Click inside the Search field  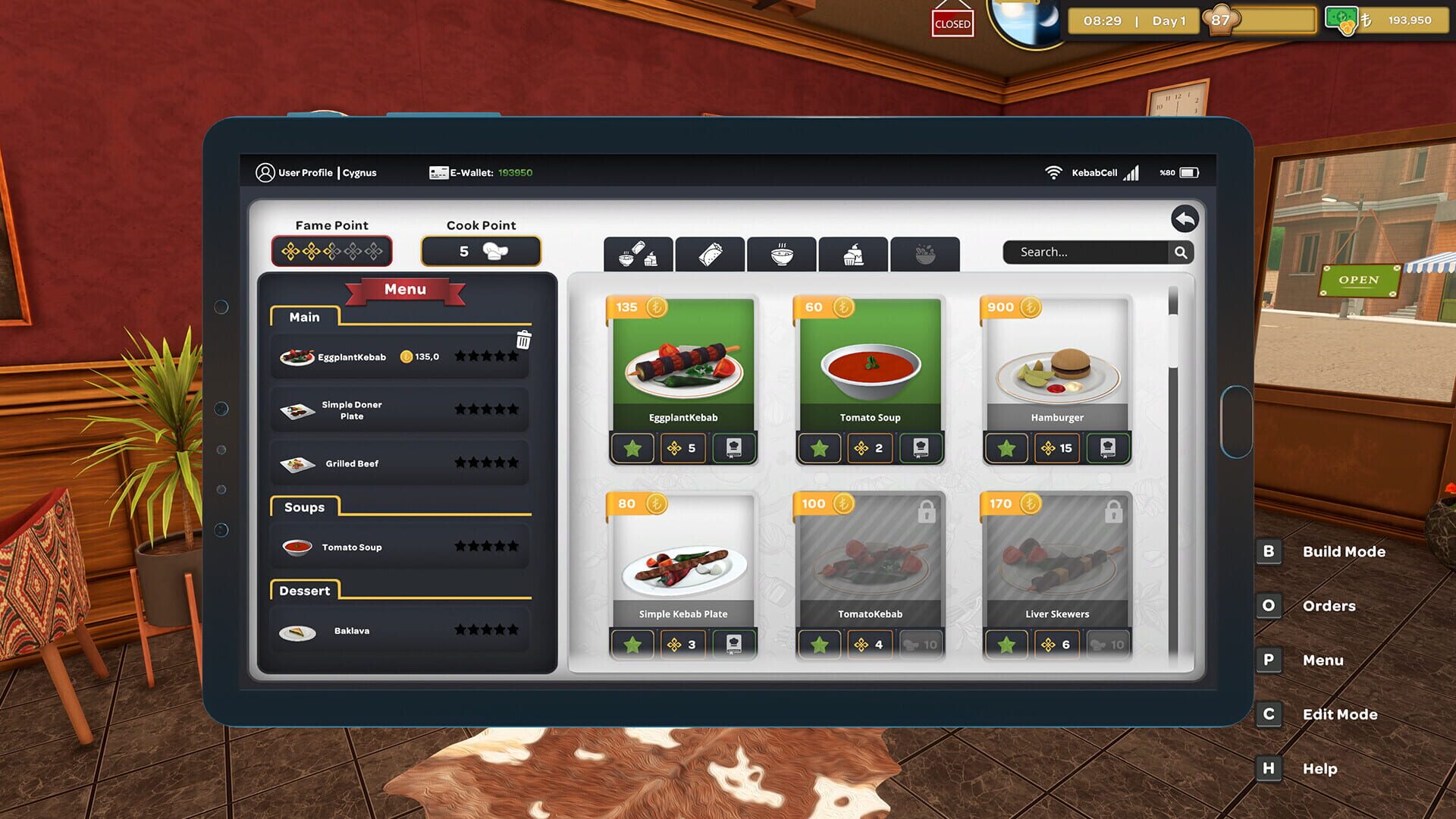pyautogui.click(x=1084, y=252)
